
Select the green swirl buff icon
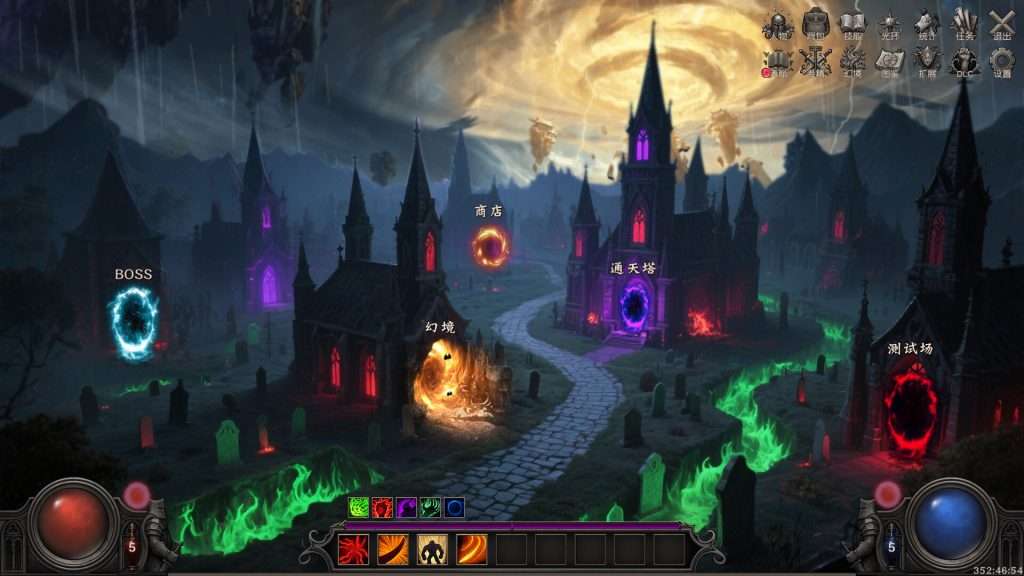pos(358,508)
